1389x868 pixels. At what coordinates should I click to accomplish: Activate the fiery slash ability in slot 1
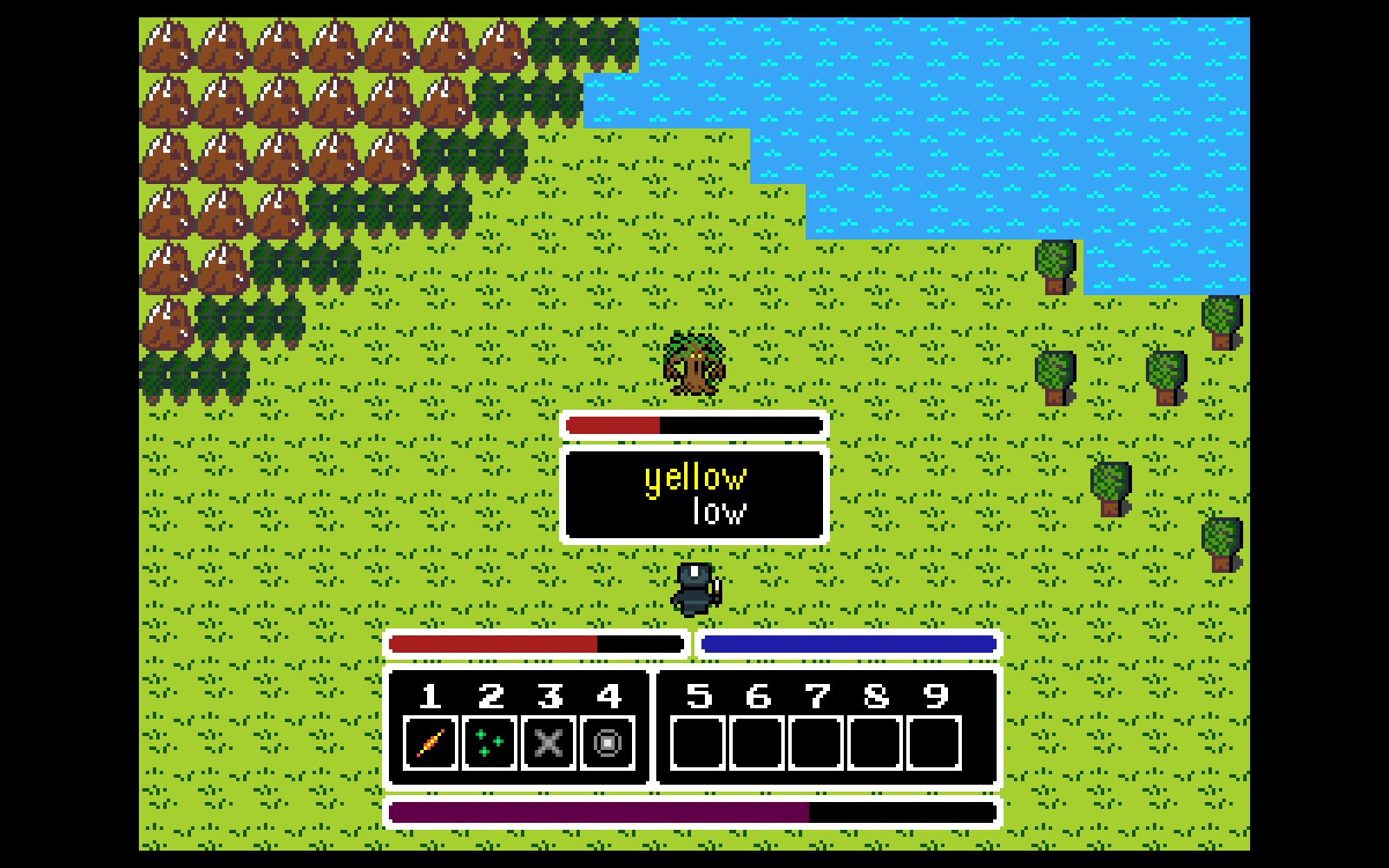pos(431,743)
